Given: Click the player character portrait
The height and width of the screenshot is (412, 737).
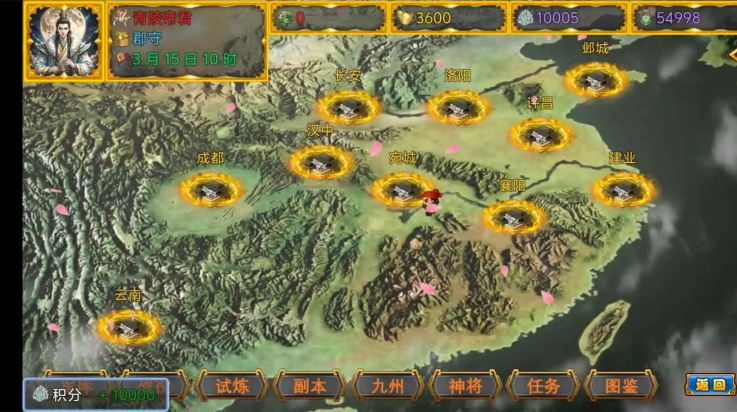Looking at the screenshot, I should [62, 41].
